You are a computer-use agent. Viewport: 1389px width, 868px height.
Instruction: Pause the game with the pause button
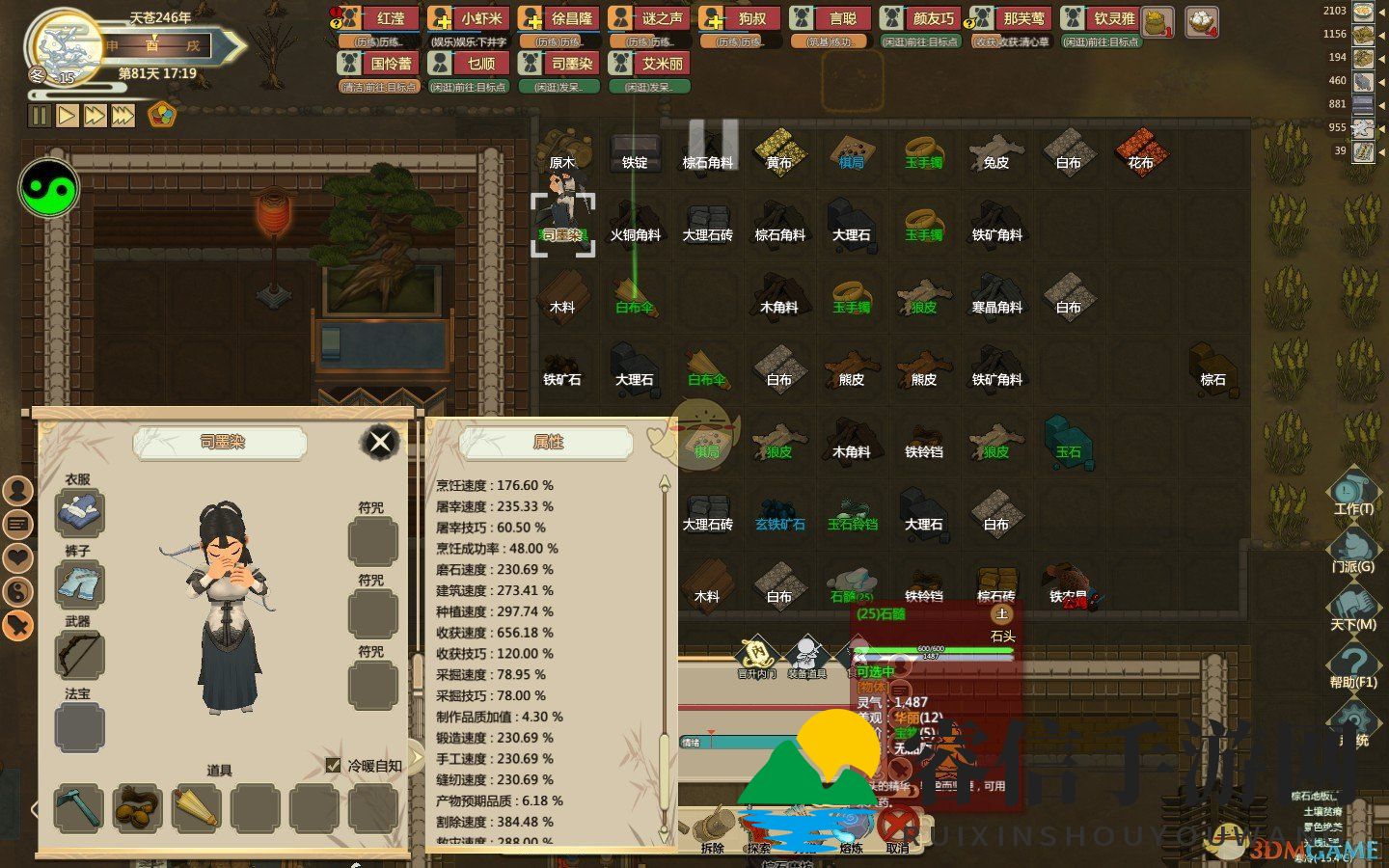point(40,116)
